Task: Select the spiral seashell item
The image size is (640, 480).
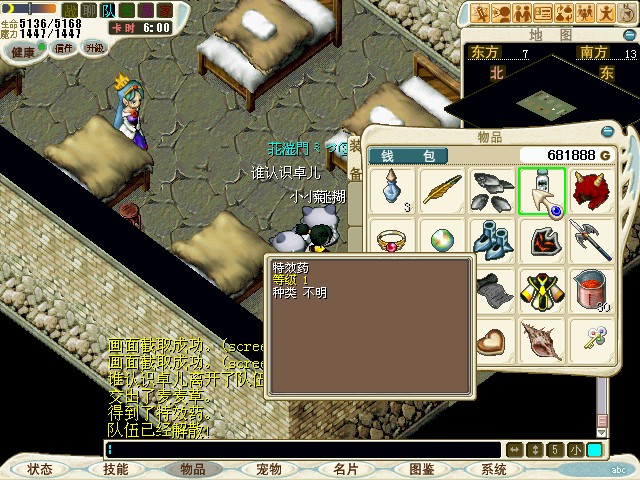Action: pyautogui.click(x=542, y=340)
